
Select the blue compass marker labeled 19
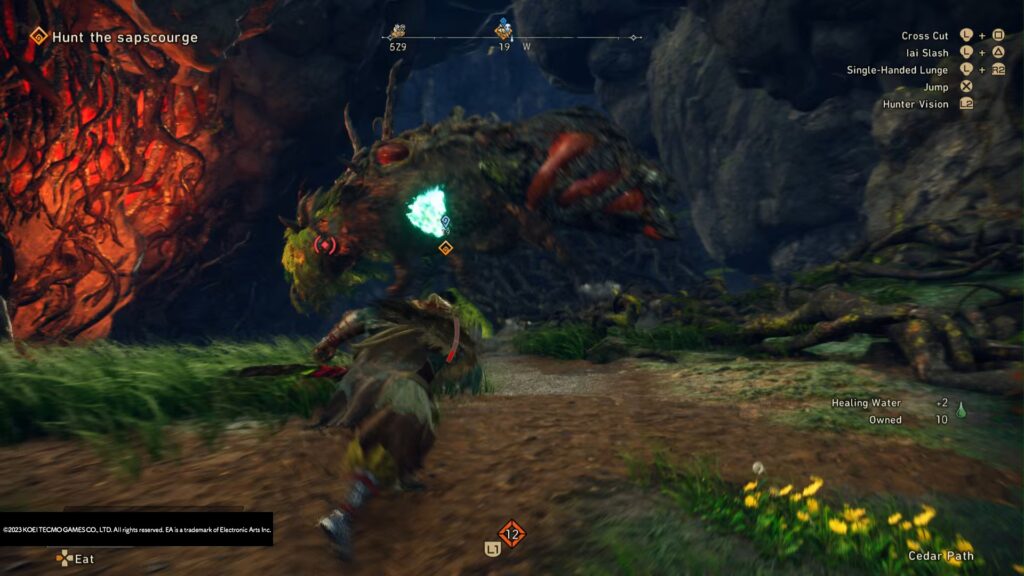click(504, 30)
